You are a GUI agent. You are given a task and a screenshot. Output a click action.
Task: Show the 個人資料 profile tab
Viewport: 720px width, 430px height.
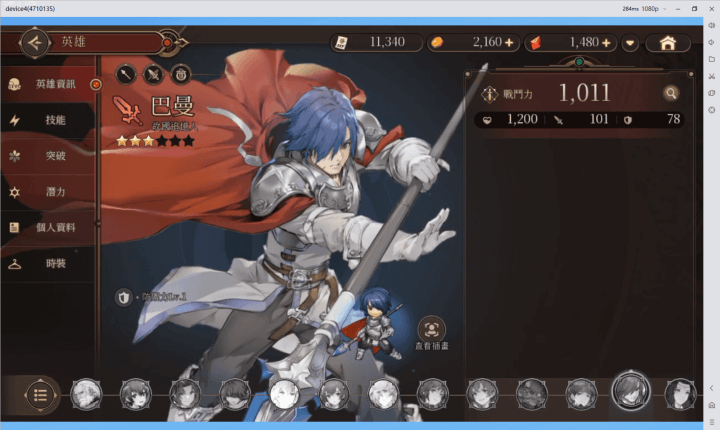click(50, 228)
